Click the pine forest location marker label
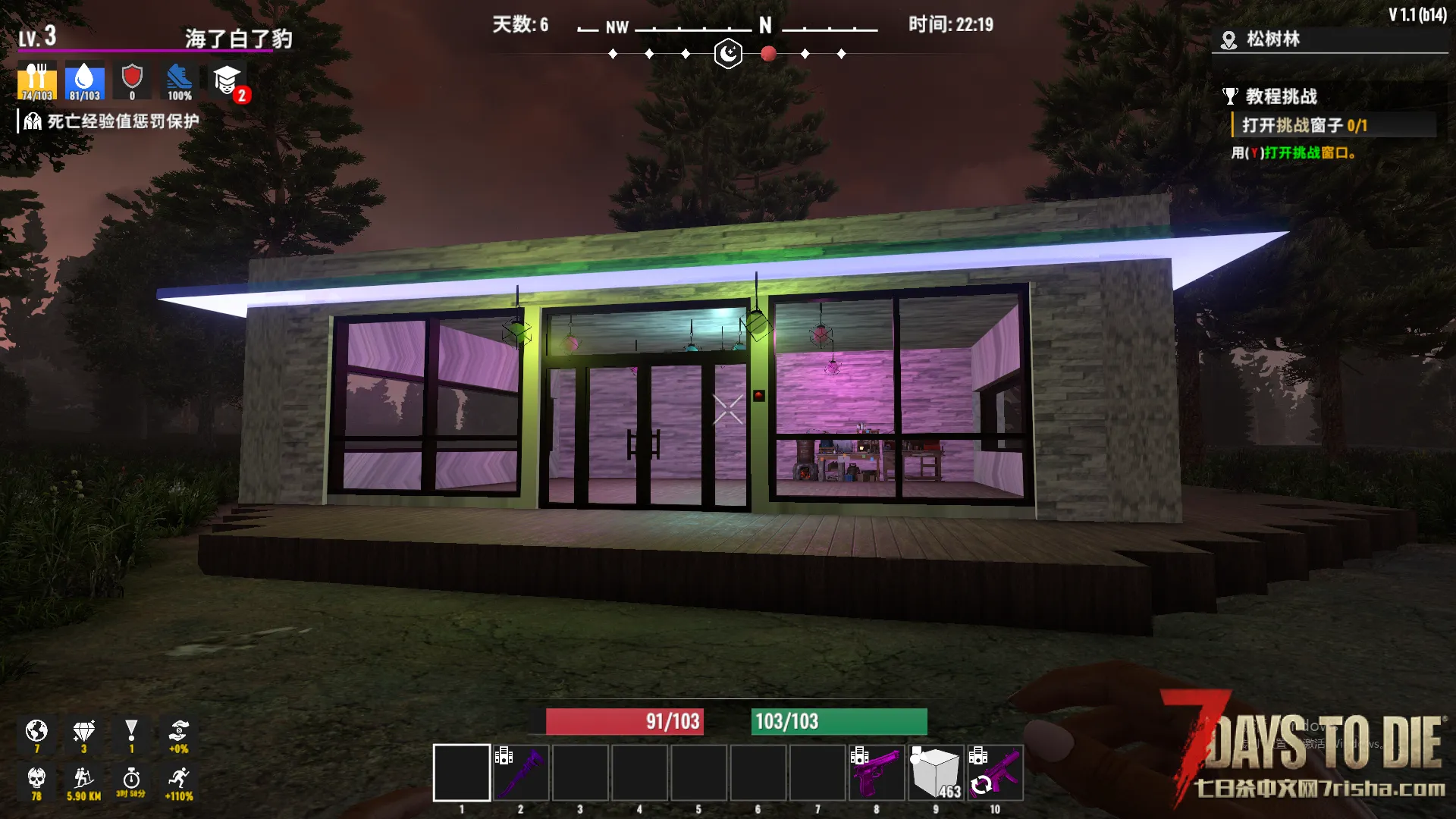This screenshot has height=819, width=1456. pos(1272,39)
